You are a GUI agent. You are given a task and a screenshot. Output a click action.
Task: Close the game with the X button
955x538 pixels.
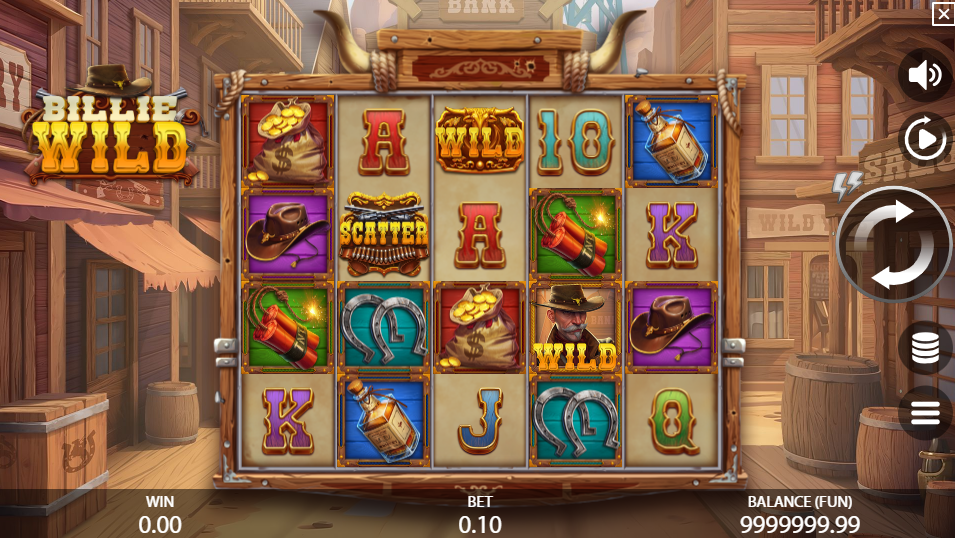tap(943, 13)
